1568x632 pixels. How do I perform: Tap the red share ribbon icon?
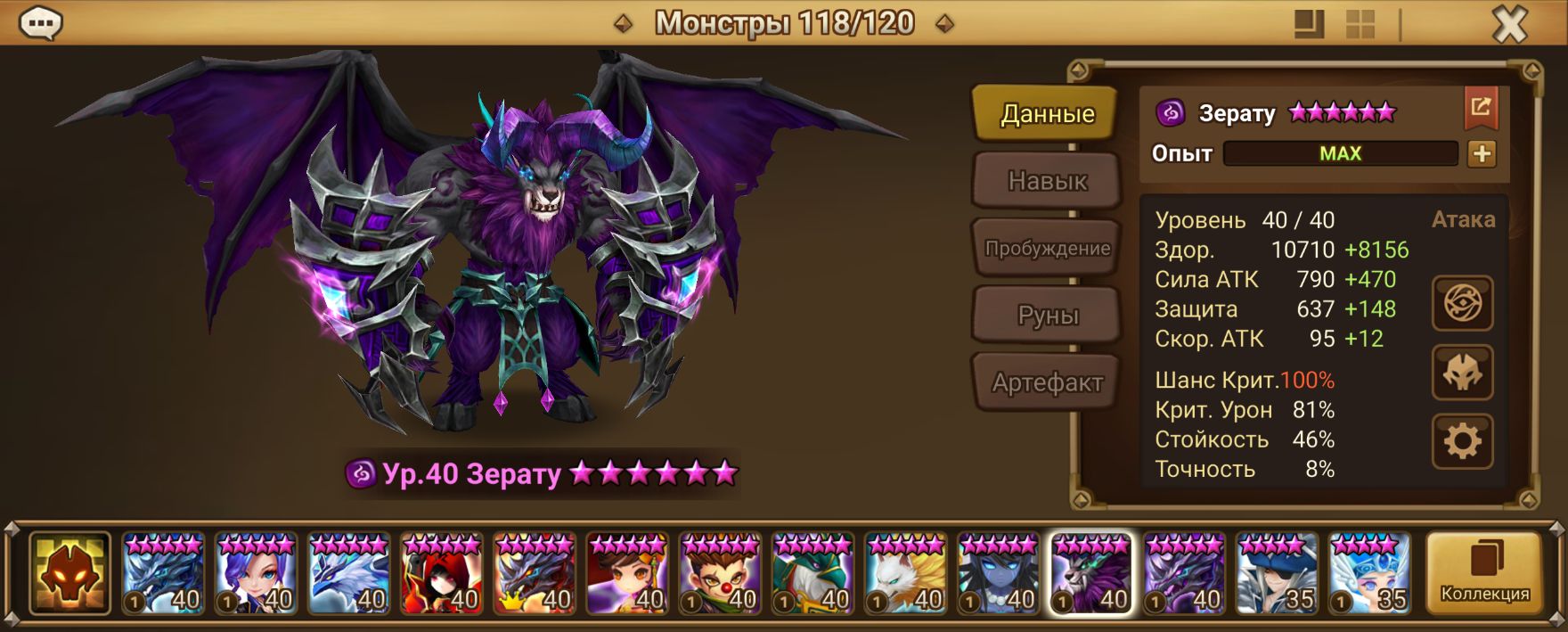click(1481, 109)
